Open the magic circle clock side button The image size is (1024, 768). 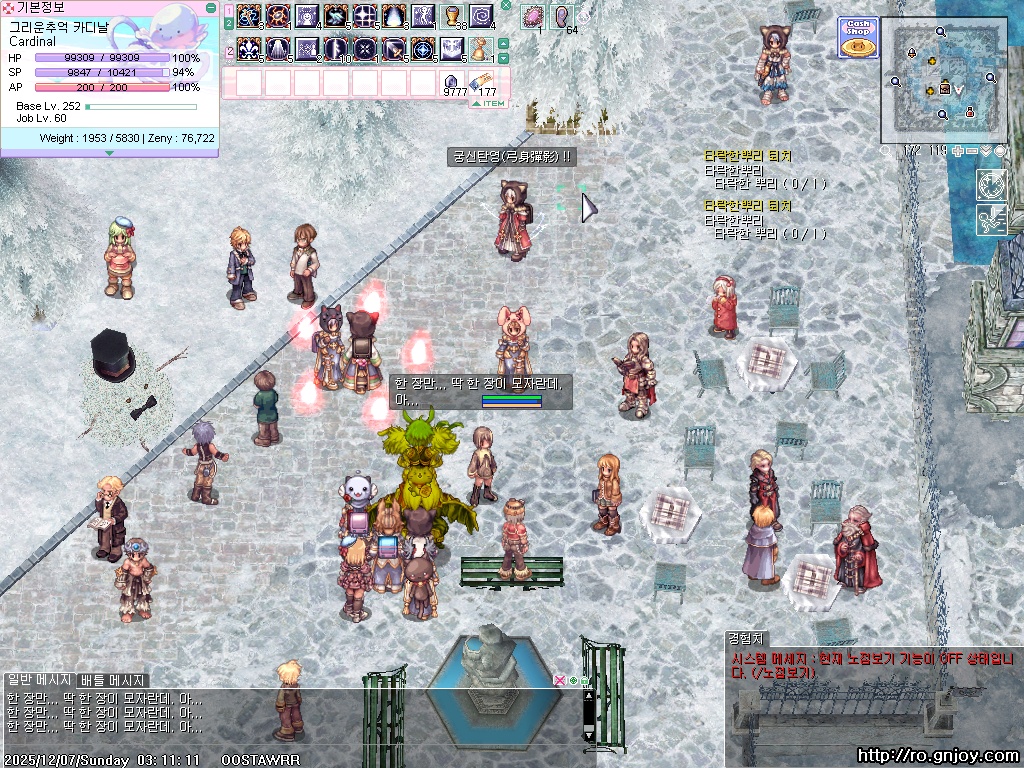click(x=991, y=185)
